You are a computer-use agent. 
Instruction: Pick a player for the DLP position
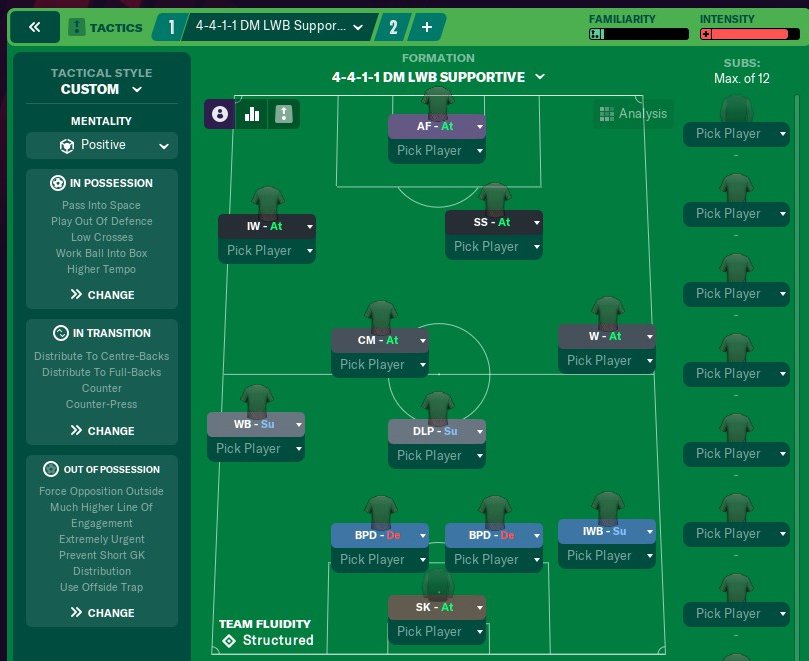click(436, 455)
